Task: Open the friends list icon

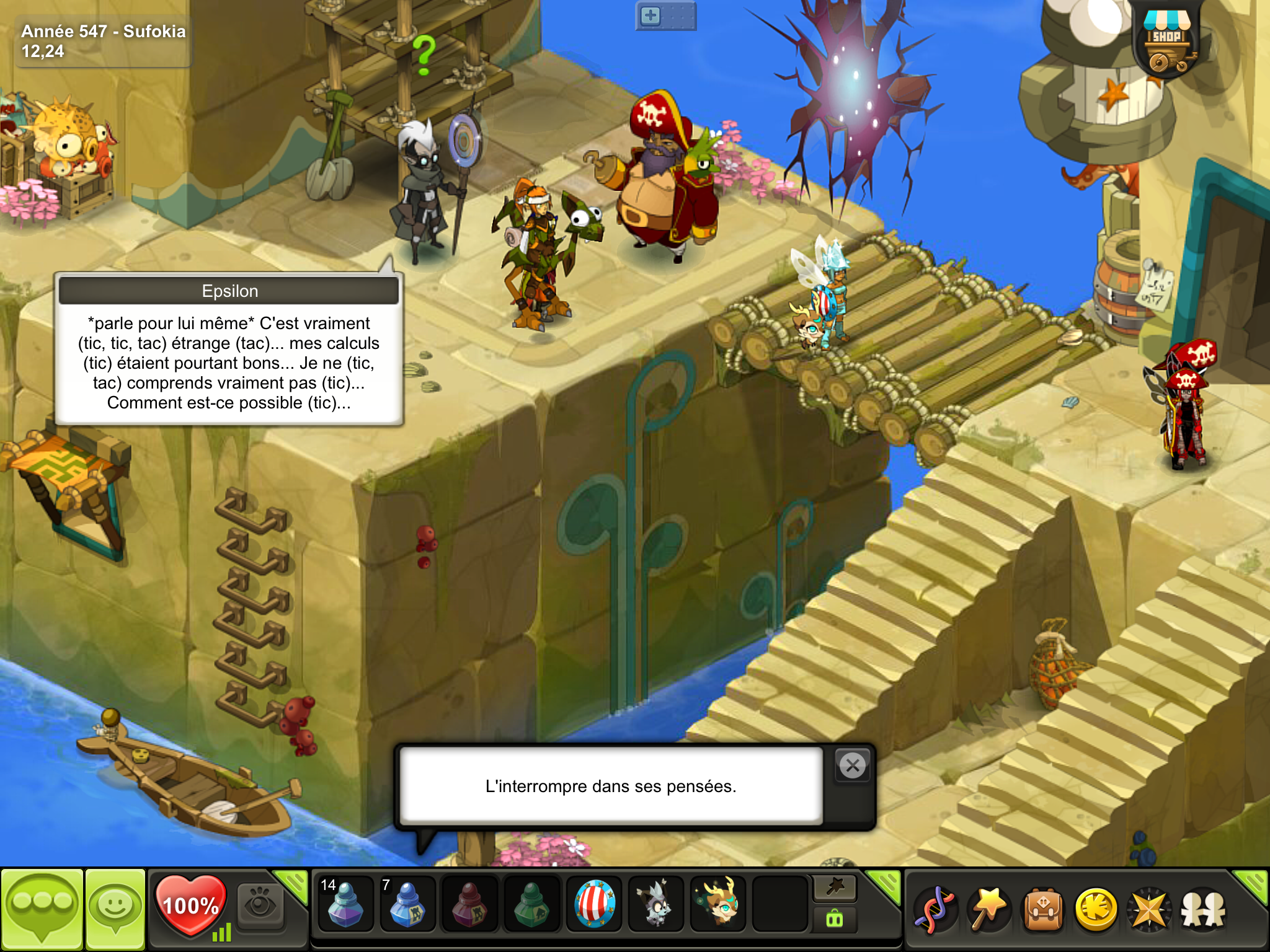Action: click(1203, 910)
